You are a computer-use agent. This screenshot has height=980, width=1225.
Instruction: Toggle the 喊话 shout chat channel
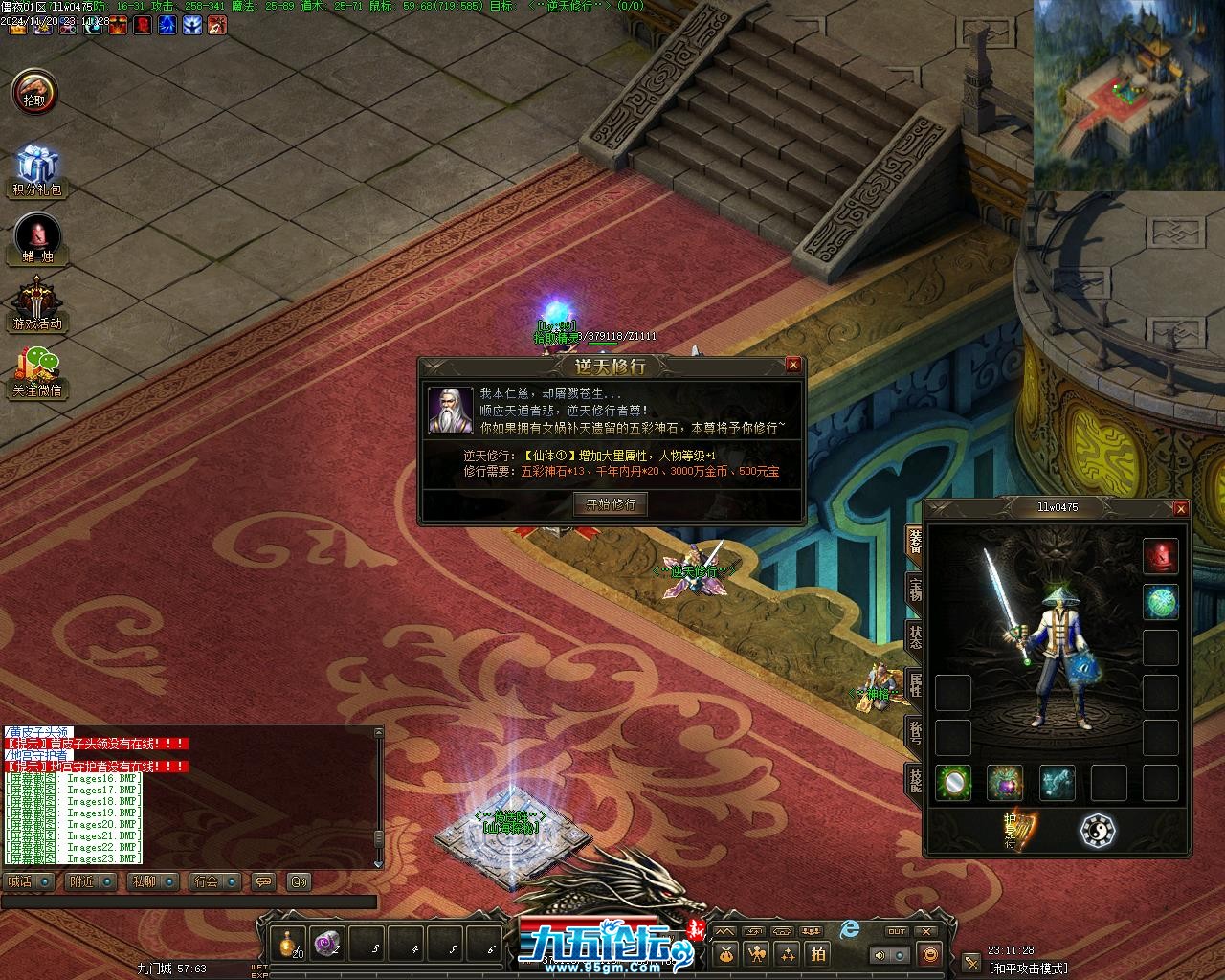(28, 881)
